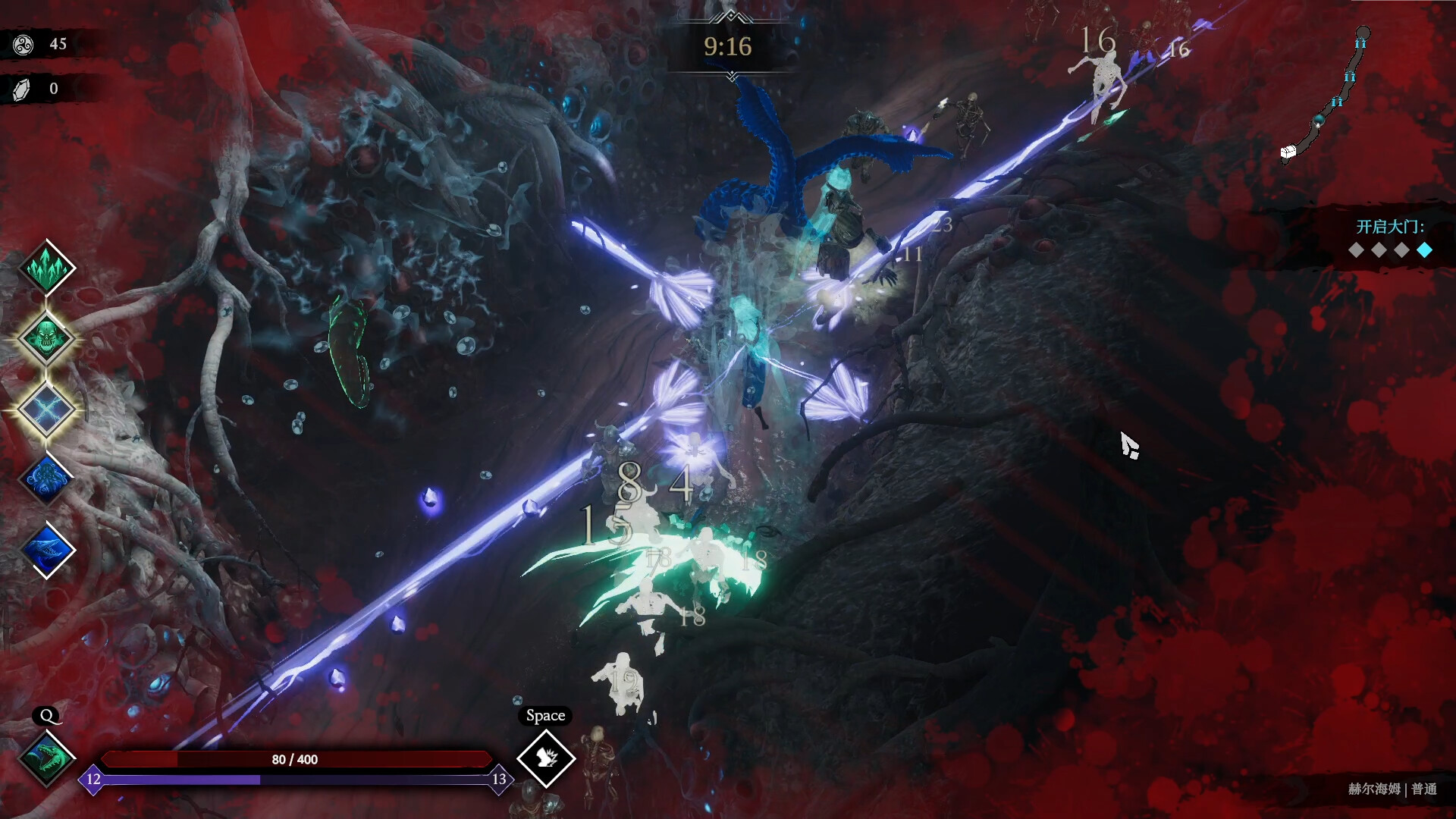Image resolution: width=1456 pixels, height=819 pixels.
Task: Click the 80/400 red health bar
Action: [296, 758]
